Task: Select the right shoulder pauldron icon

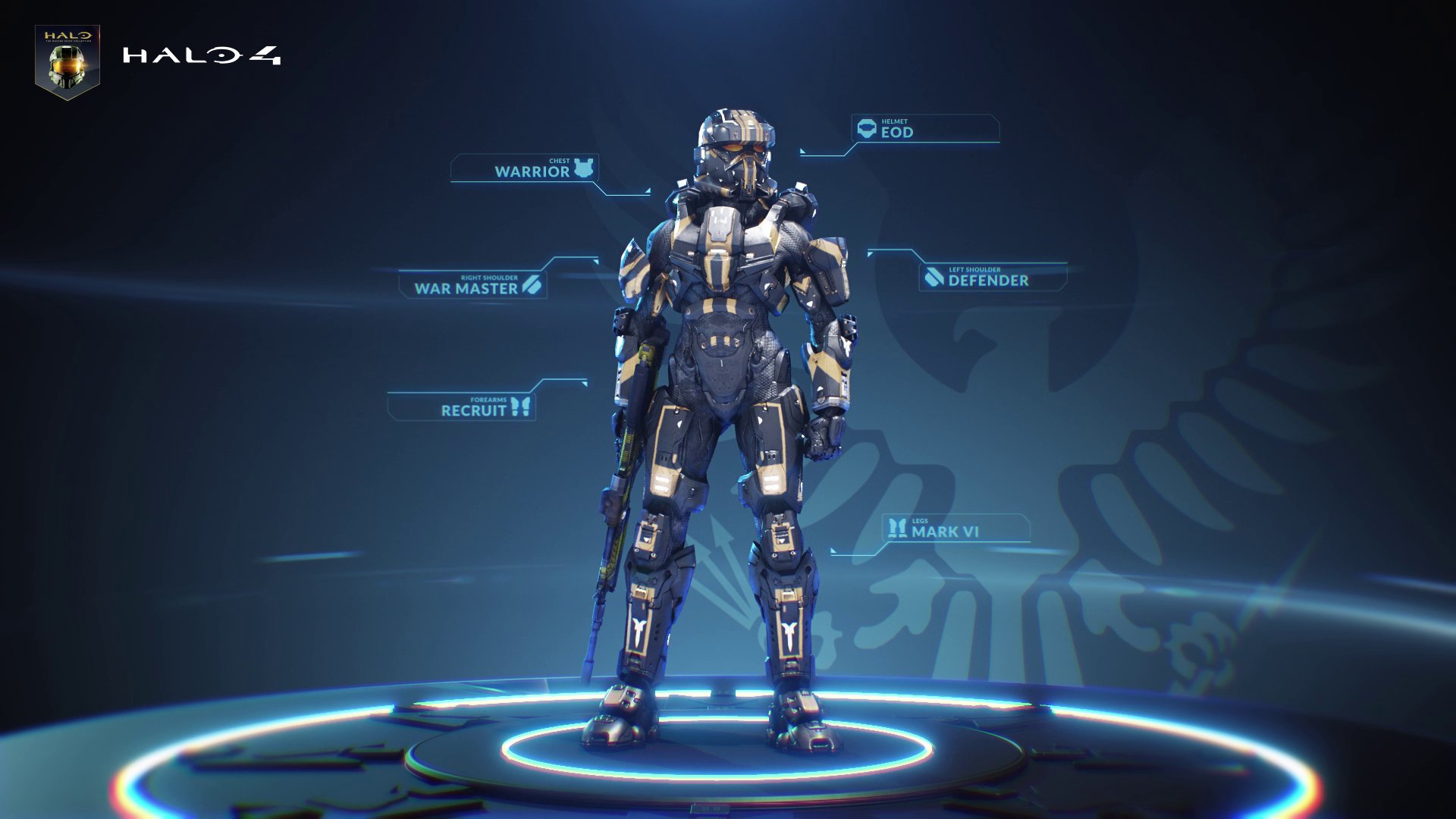Action: pos(532,287)
